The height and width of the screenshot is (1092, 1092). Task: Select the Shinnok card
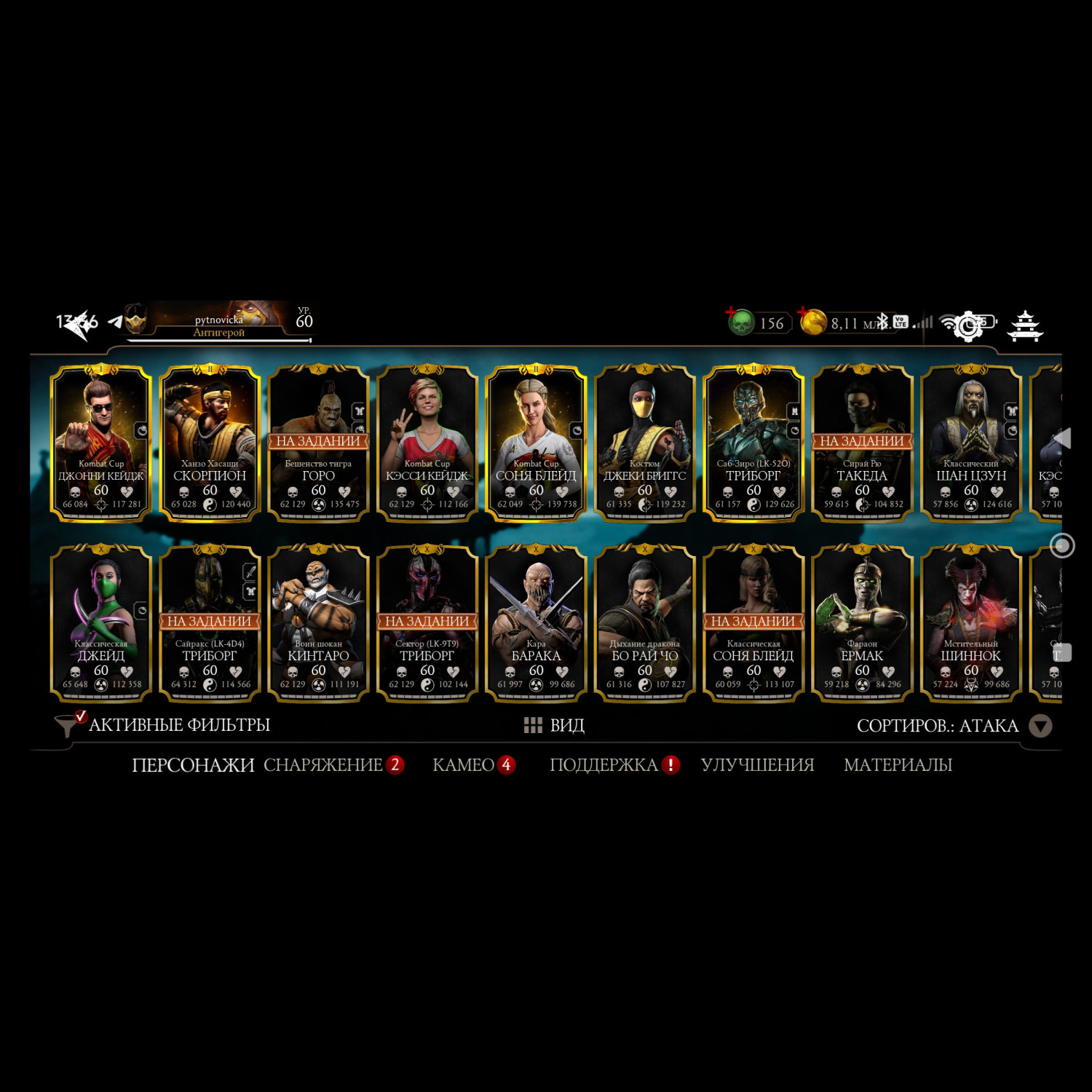[x=970, y=622]
